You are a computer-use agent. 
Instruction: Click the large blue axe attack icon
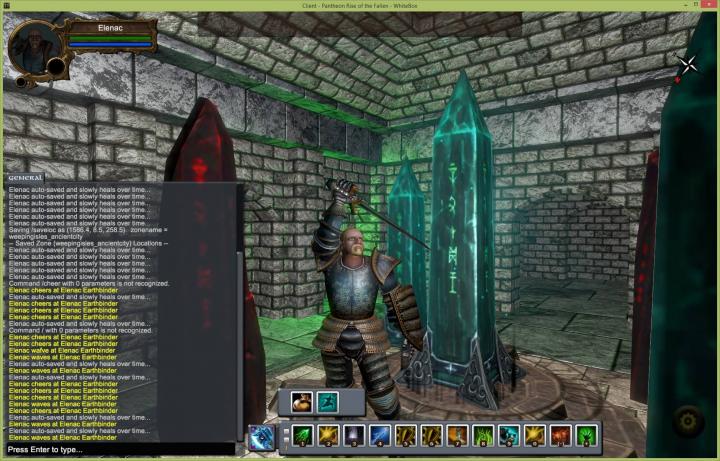263,436
